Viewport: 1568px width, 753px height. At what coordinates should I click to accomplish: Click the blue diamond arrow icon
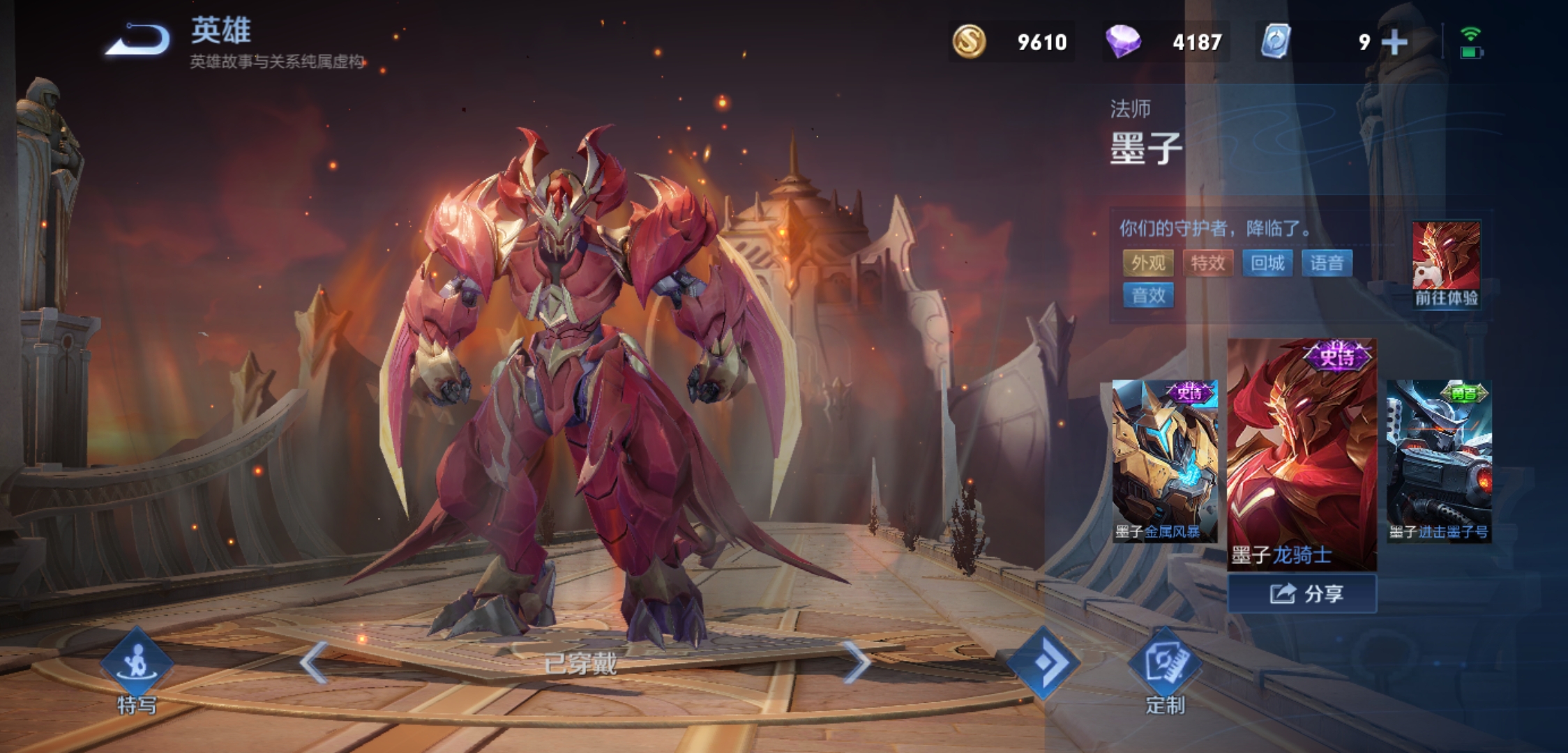coord(1044,662)
